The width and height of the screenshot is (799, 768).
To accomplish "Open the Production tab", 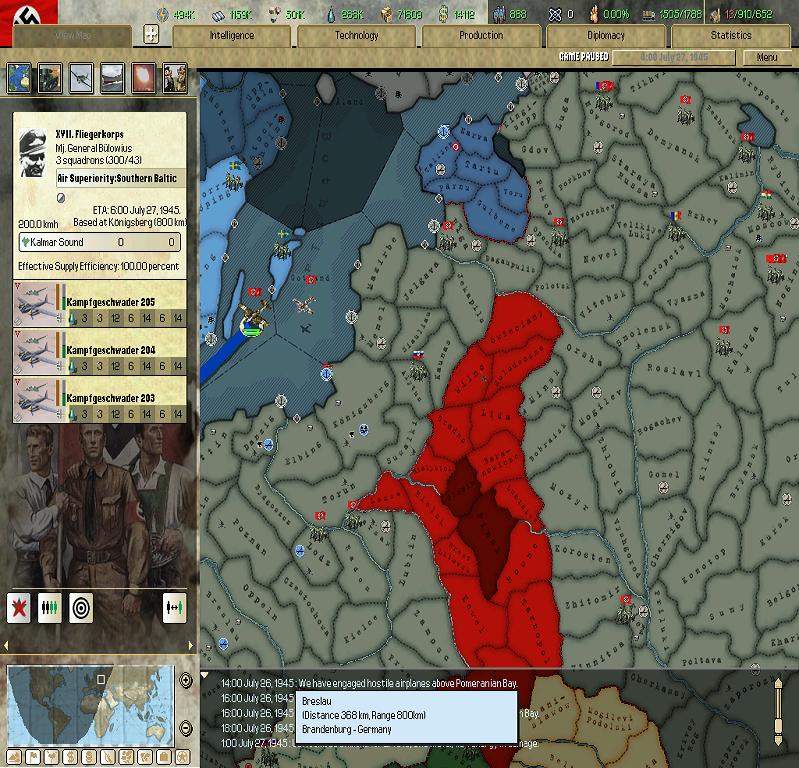I will click(x=481, y=36).
